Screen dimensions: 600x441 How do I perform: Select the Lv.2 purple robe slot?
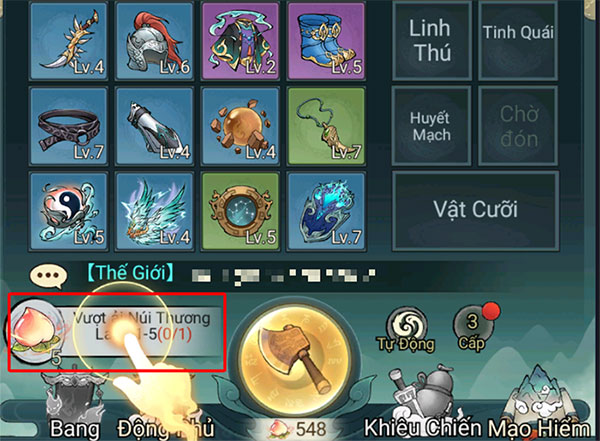click(238, 40)
